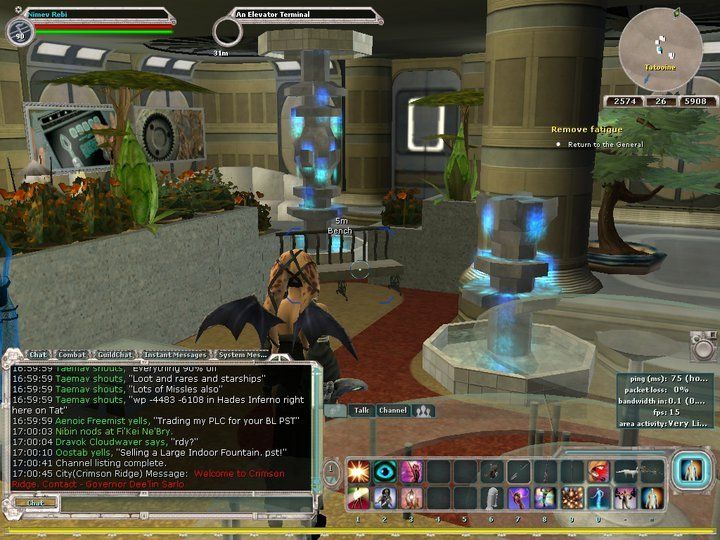Screen dimensions: 720x540
Task: Select the rifle weapon slot
Action: pyautogui.click(x=626, y=471)
